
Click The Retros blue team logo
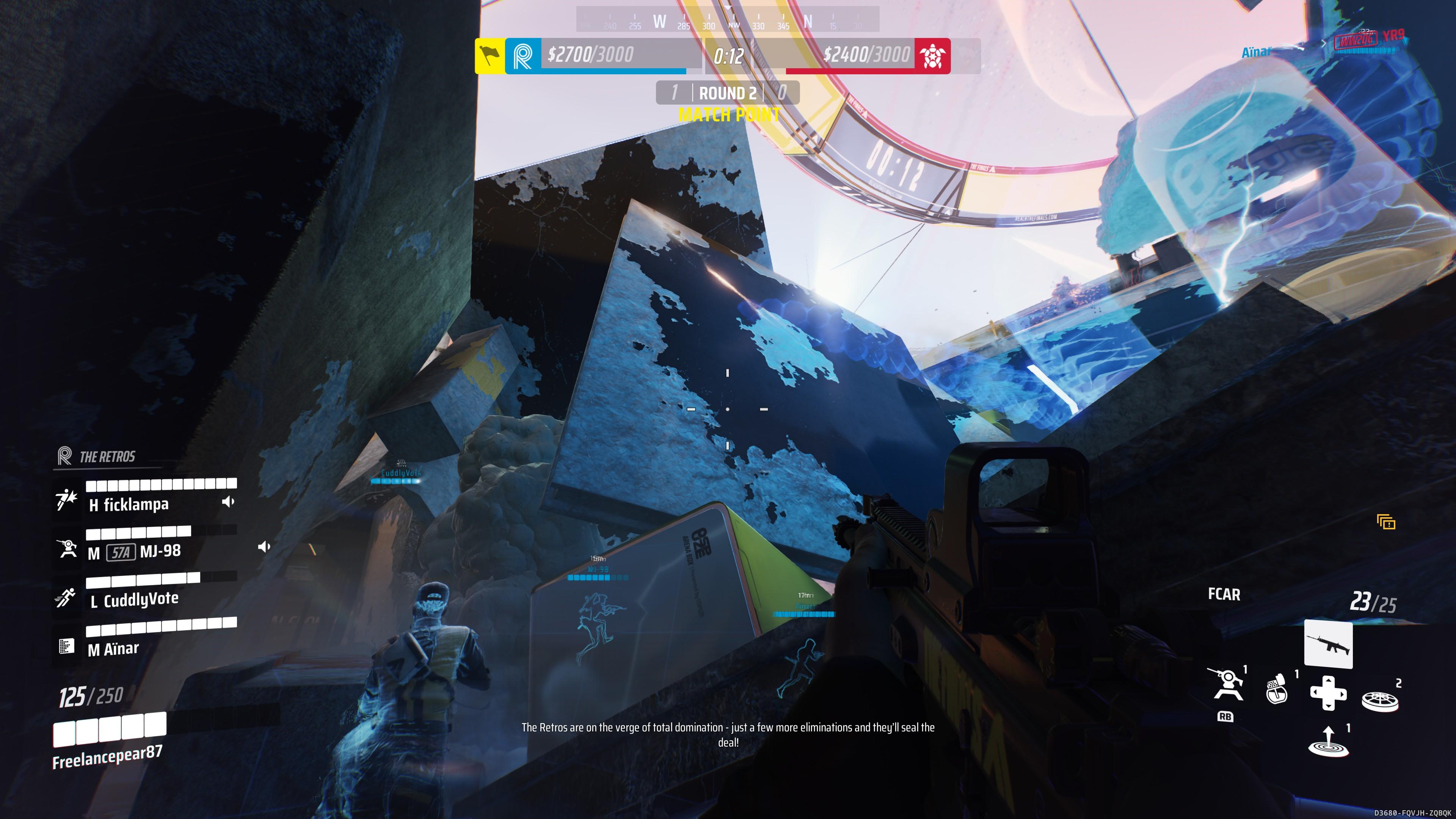click(x=523, y=56)
